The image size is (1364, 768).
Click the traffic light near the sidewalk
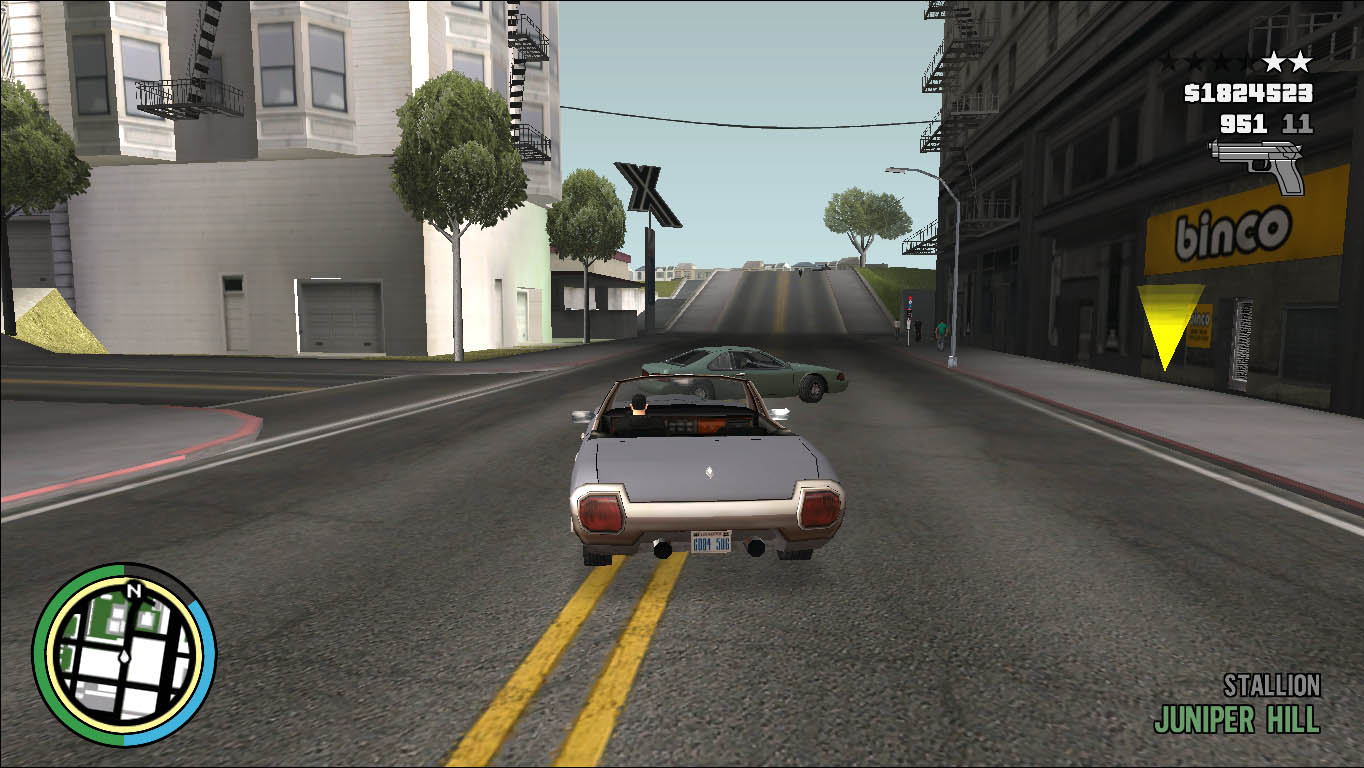[x=910, y=303]
